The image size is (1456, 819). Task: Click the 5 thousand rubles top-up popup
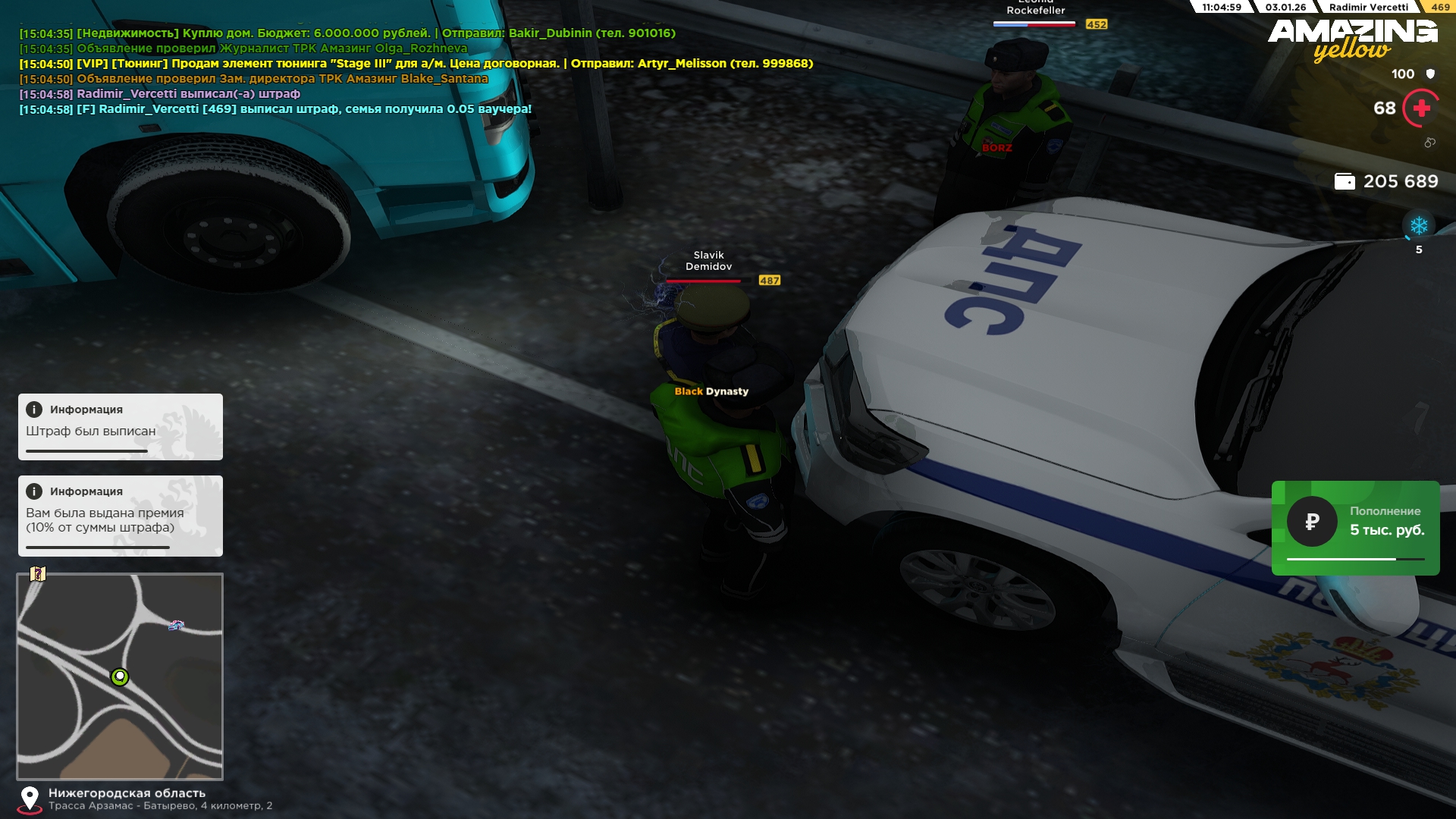(1355, 528)
